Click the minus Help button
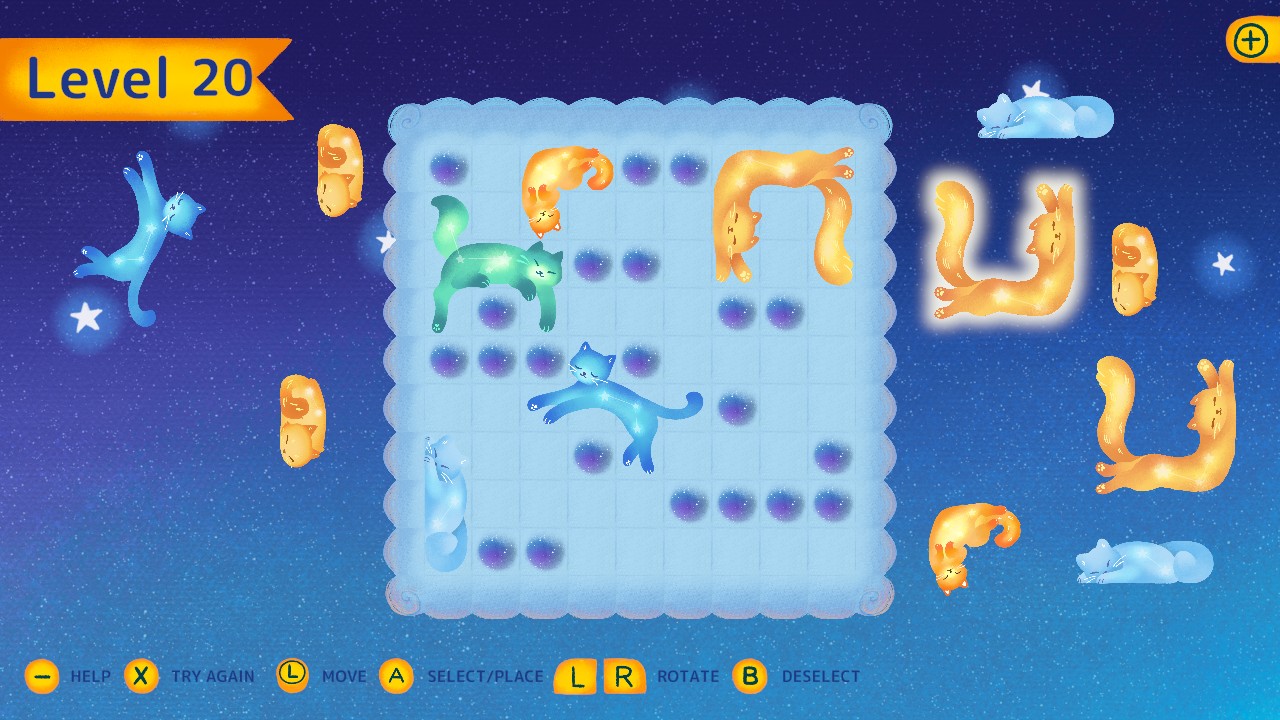The height and width of the screenshot is (720, 1280). [x=42, y=676]
